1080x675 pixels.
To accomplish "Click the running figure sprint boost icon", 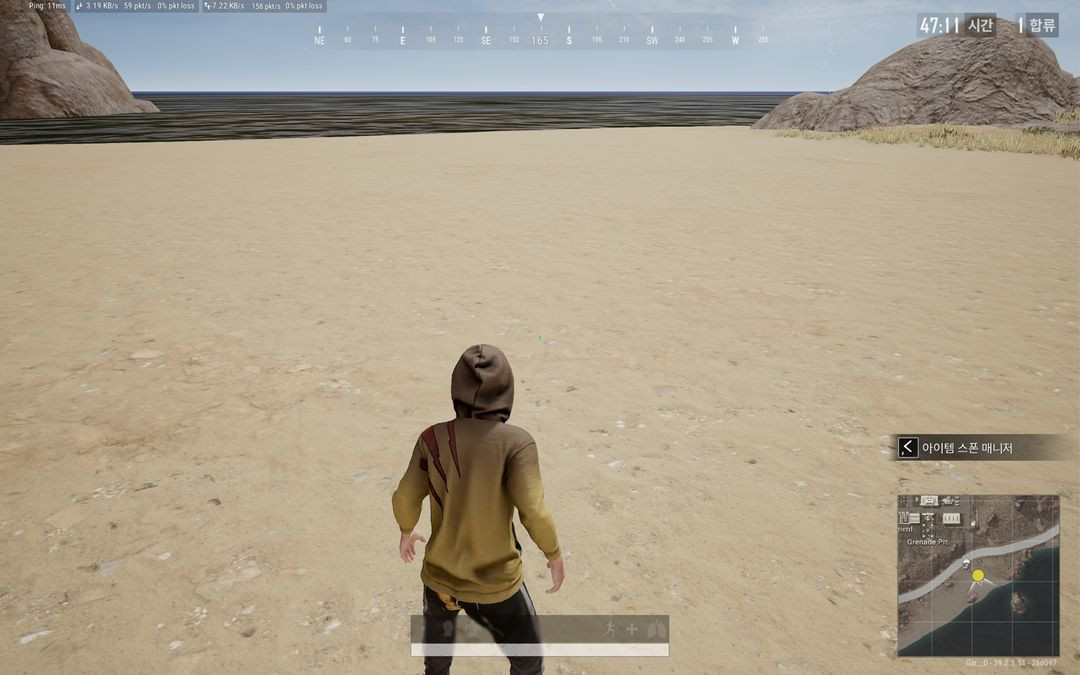I will click(x=611, y=629).
